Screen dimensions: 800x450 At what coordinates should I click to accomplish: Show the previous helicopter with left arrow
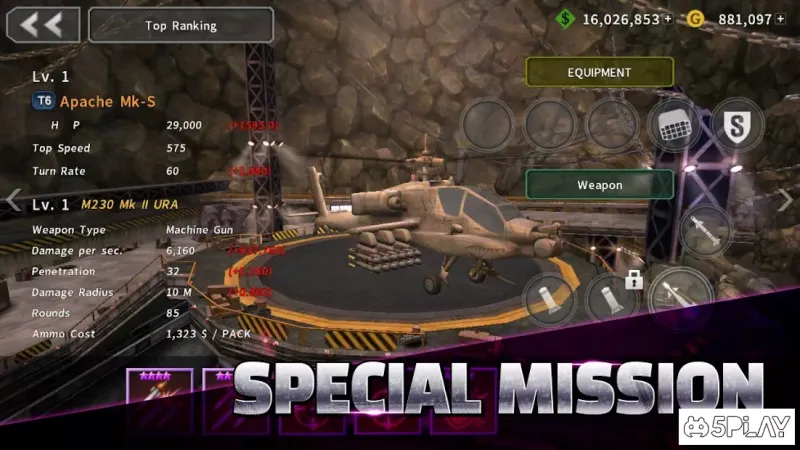[12, 200]
